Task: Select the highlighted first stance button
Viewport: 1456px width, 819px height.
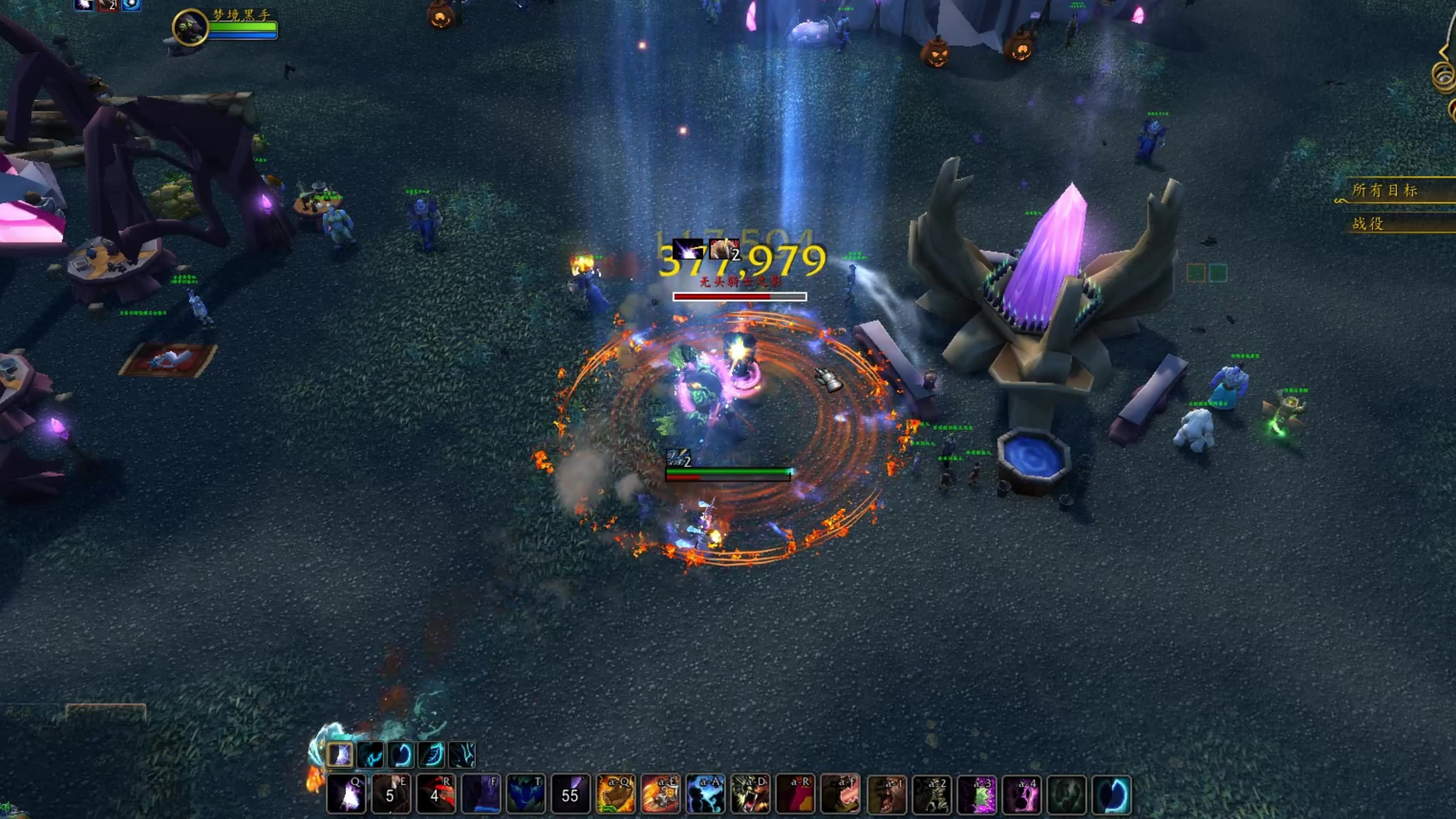Action: 340,755
